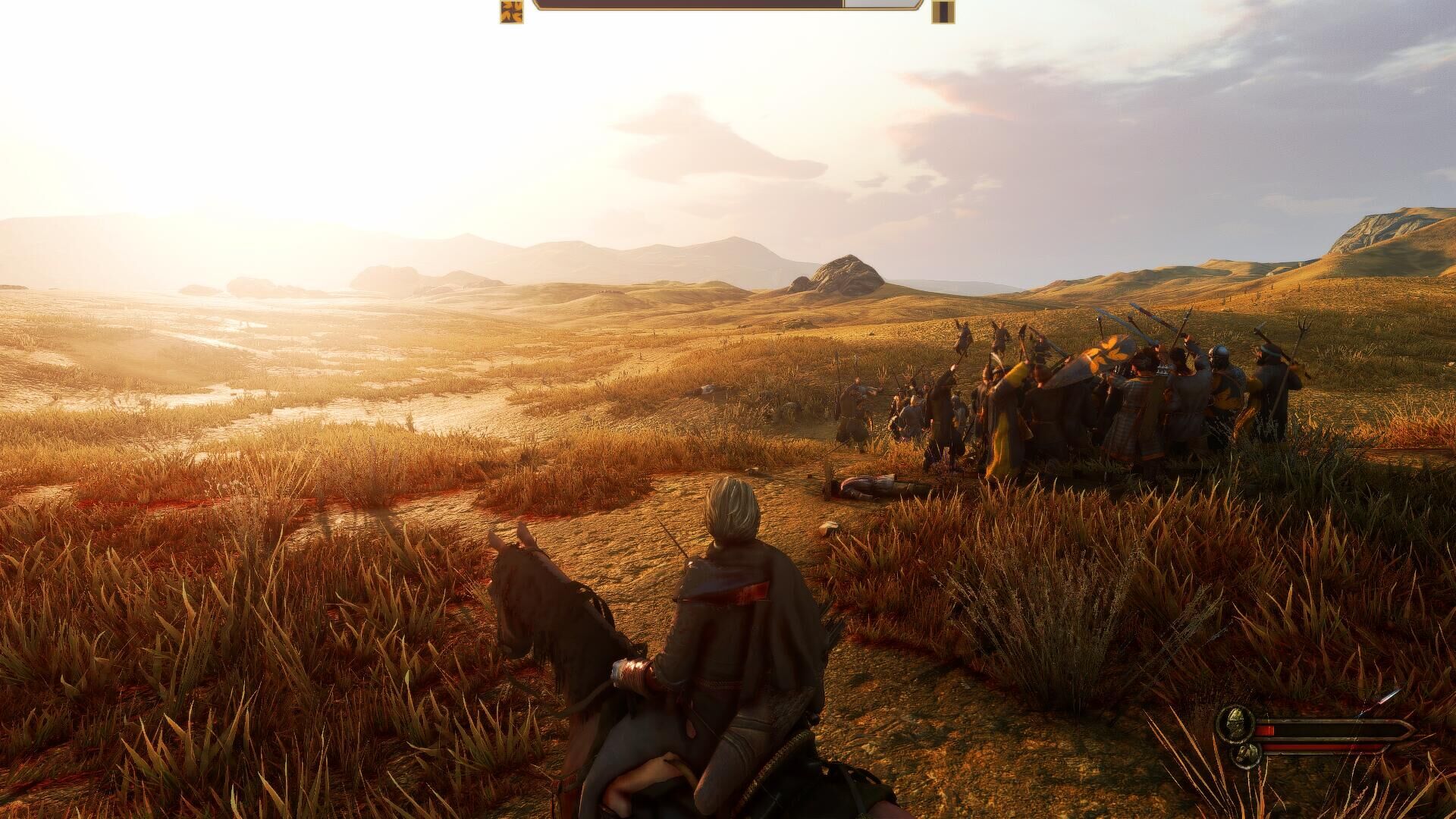Image resolution: width=1456 pixels, height=819 pixels.
Task: Click the orange-and-brown faction banner icon
Action: point(511,12)
